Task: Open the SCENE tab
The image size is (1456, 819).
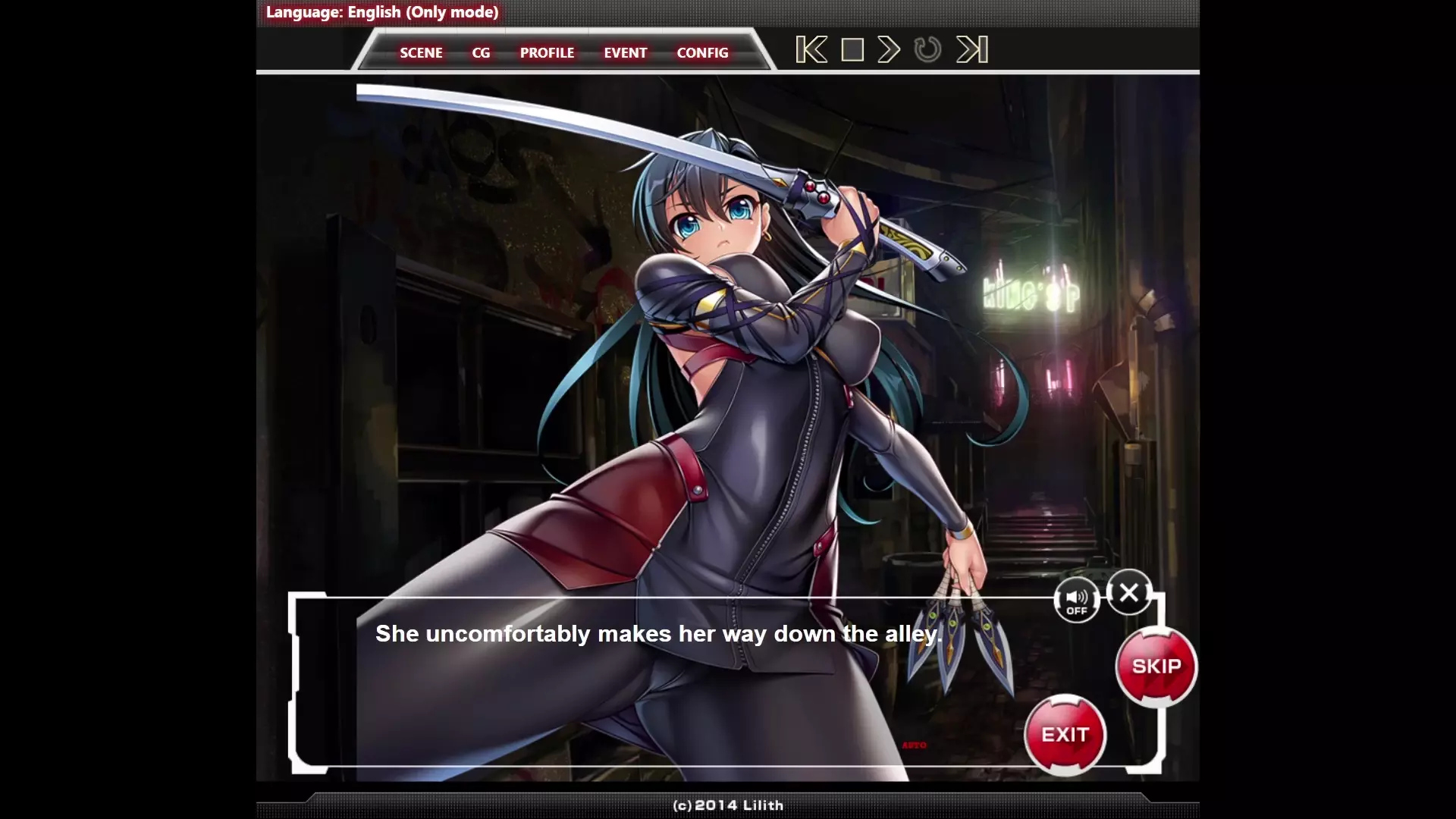Action: 421,53
